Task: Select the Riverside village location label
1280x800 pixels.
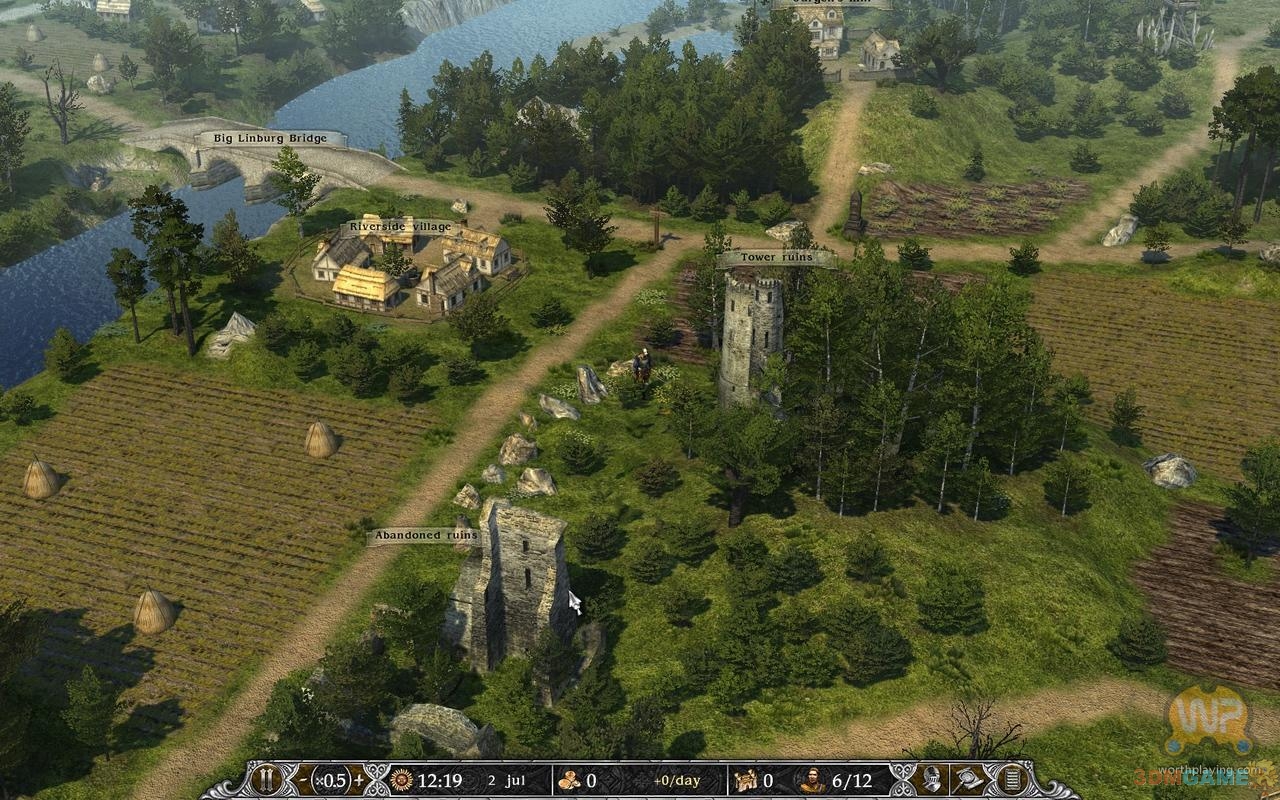Action: (400, 227)
